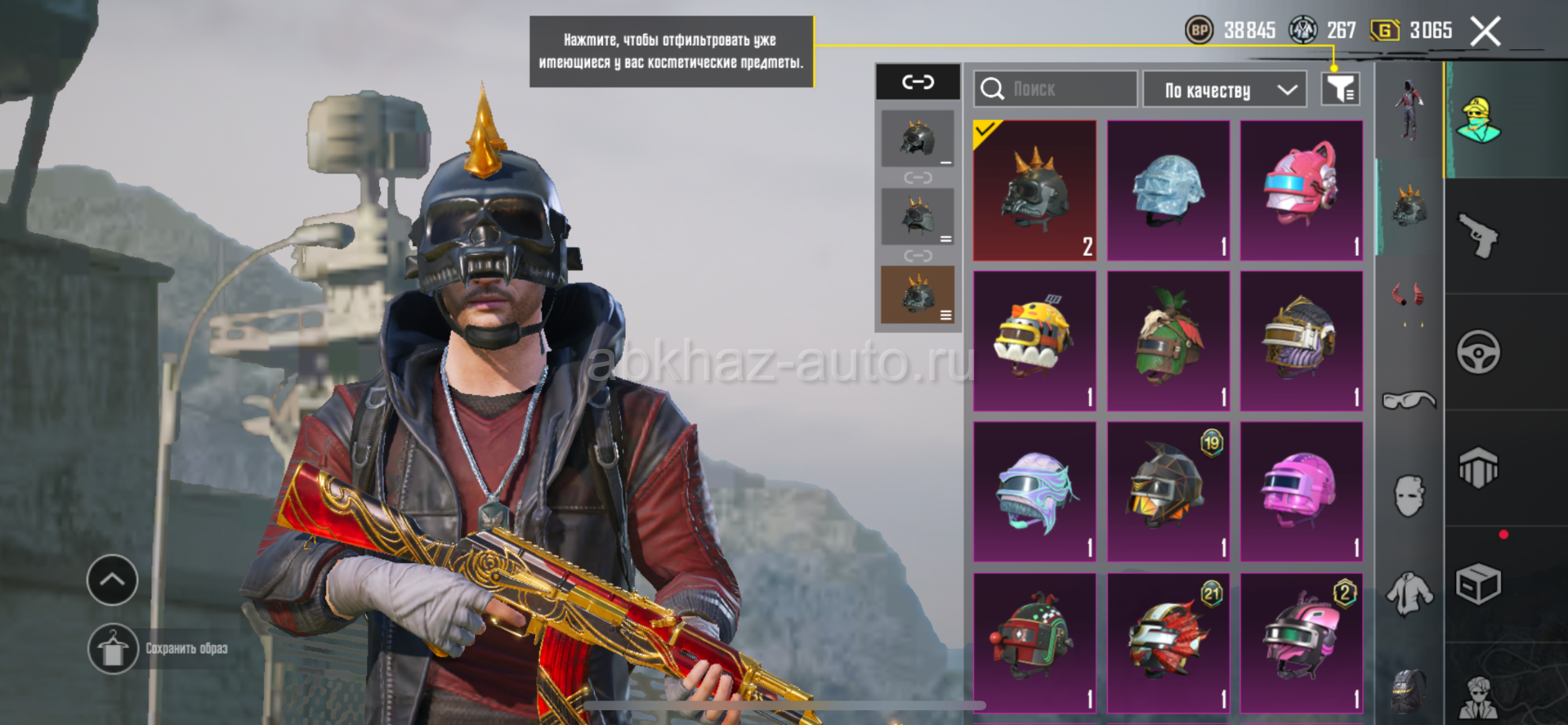Image resolution: width=1568 pixels, height=725 pixels.
Task: Open the steering wheel vehicles category
Action: coord(1479,352)
